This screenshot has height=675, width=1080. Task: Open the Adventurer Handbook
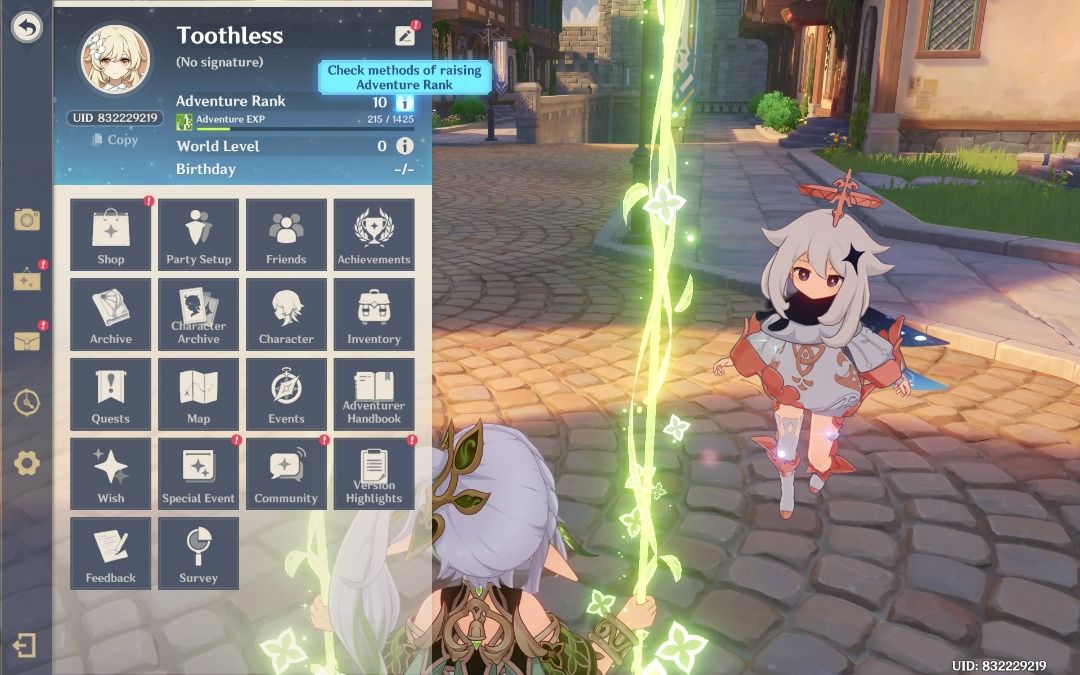pyautogui.click(x=374, y=394)
